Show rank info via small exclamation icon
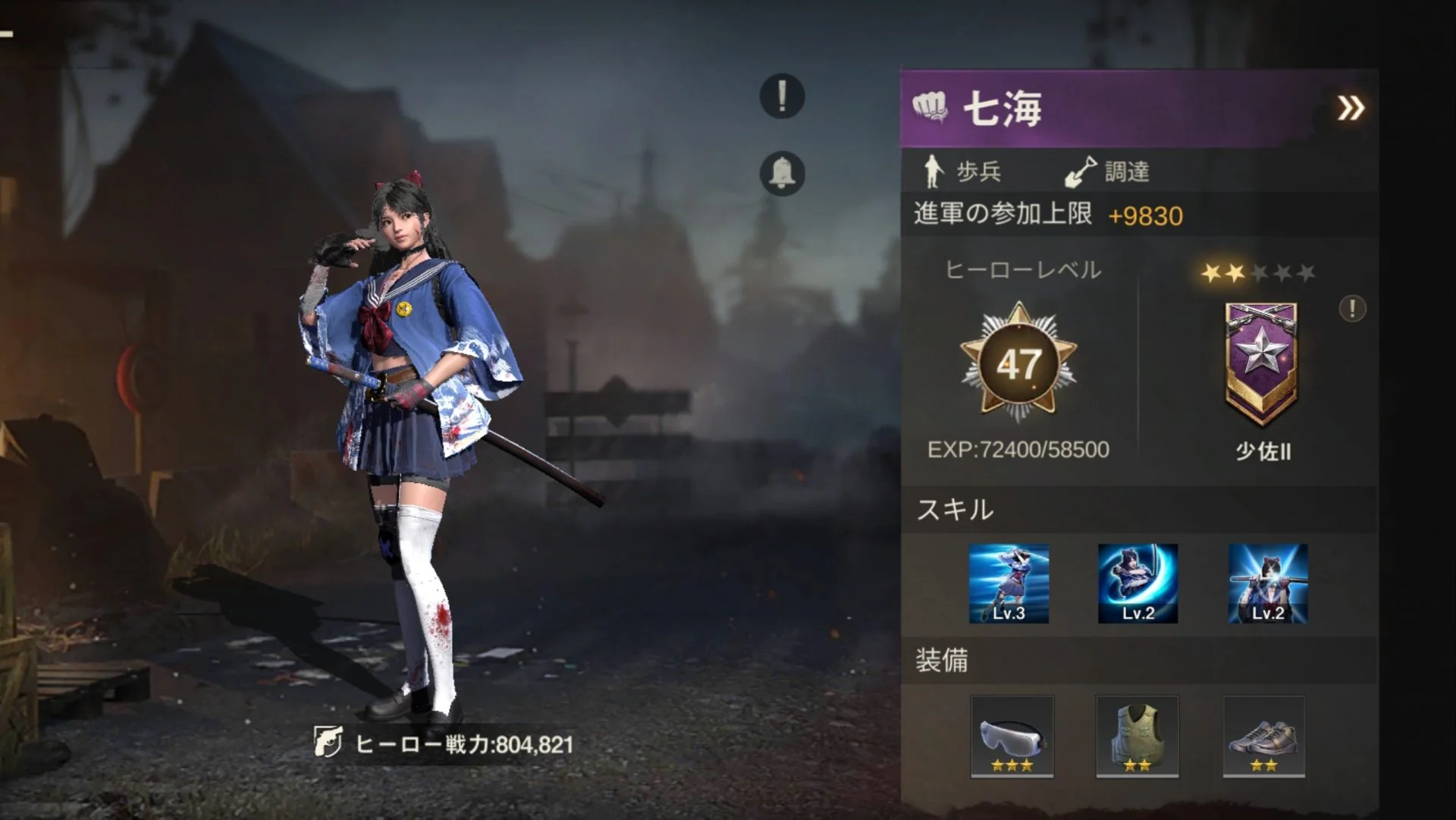Viewport: 1456px width, 820px height. point(1352,309)
